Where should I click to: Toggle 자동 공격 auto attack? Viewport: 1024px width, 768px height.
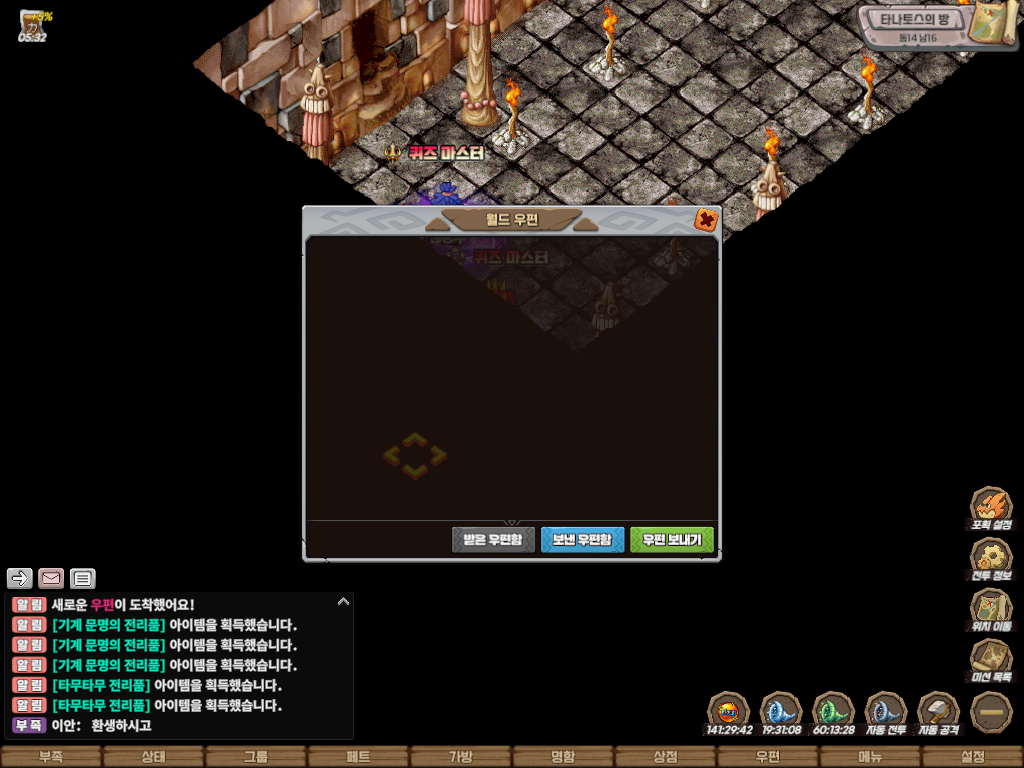tap(938, 712)
